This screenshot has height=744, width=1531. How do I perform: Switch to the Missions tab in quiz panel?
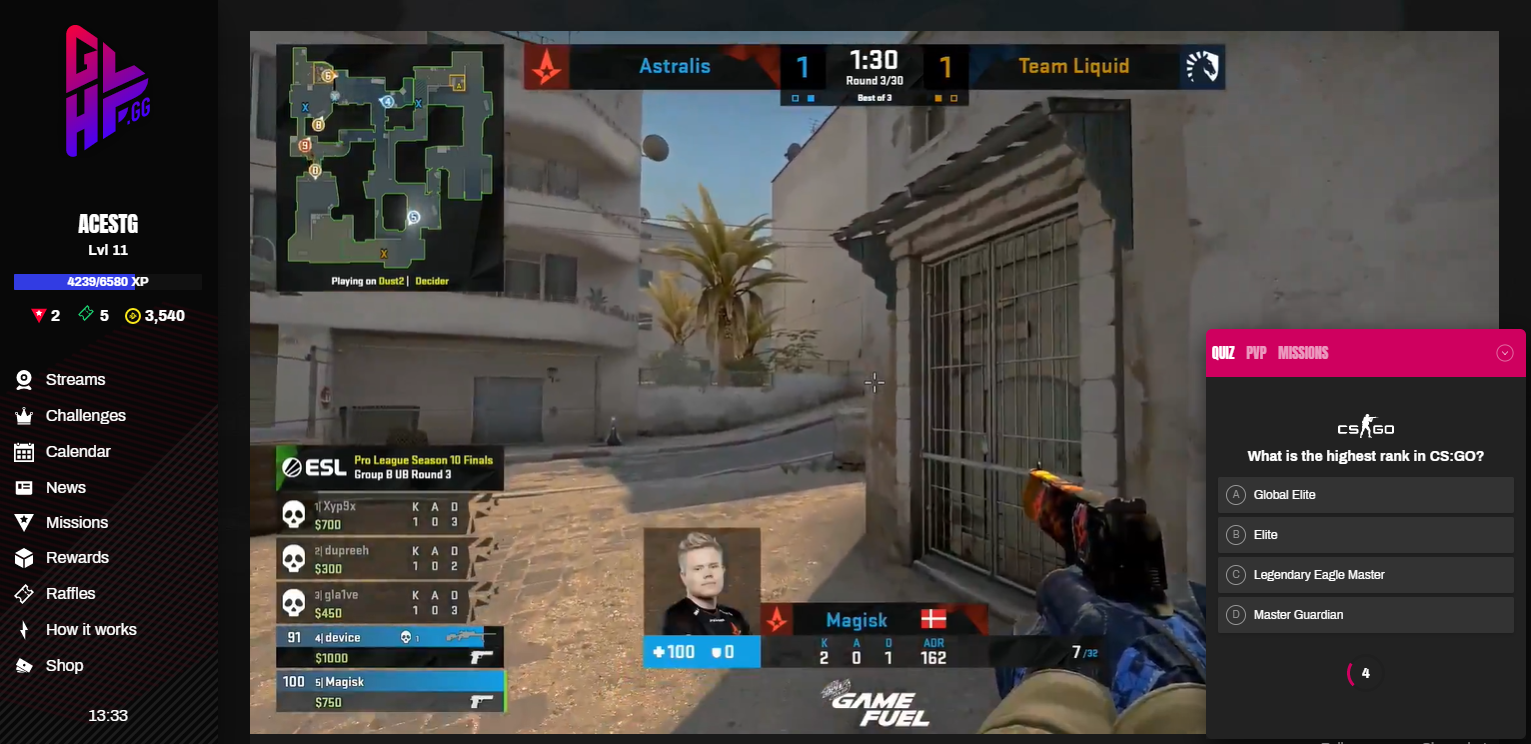coord(1303,353)
